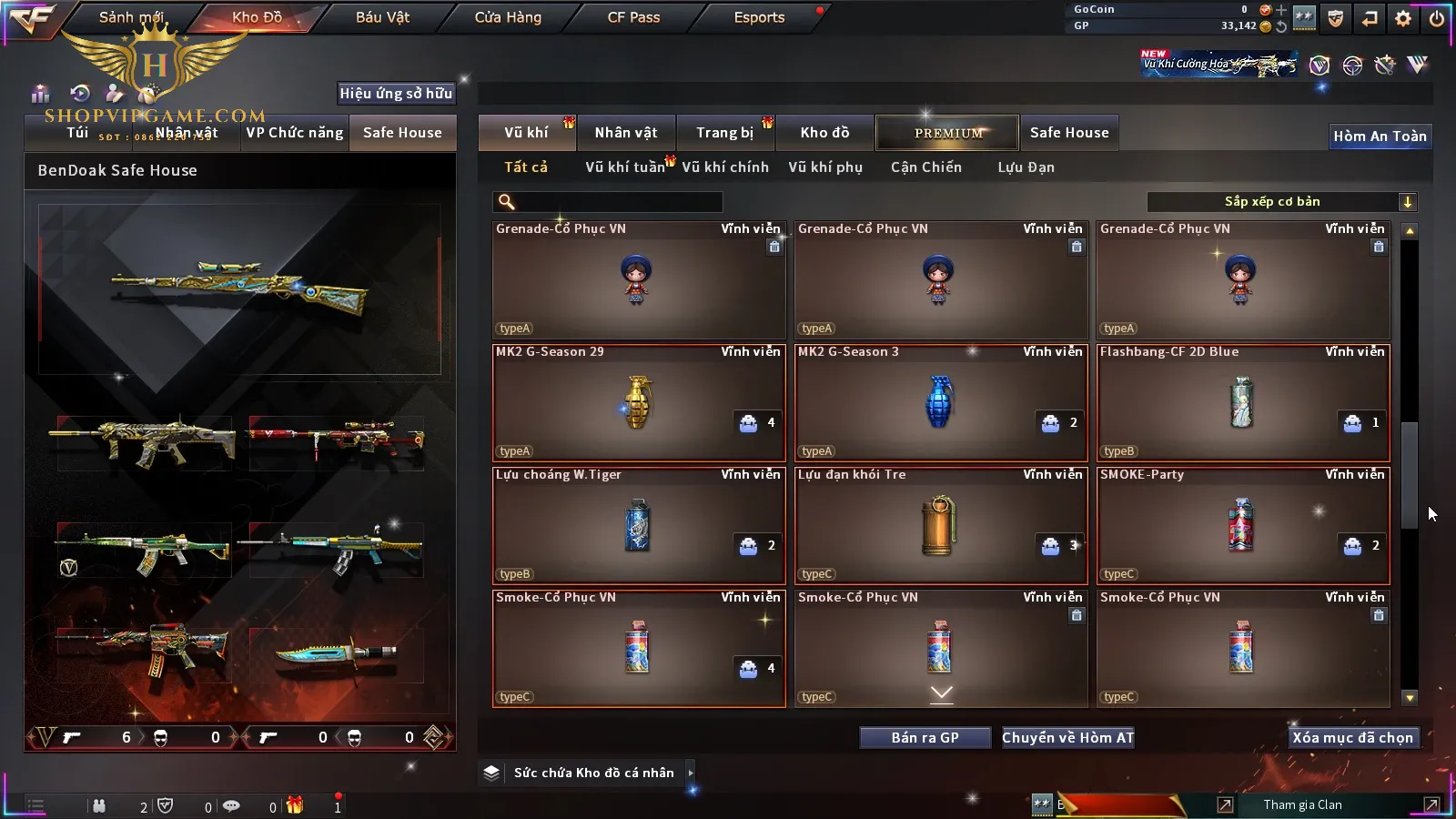Open the gear settings icon
The image size is (1456, 819).
click(1403, 18)
